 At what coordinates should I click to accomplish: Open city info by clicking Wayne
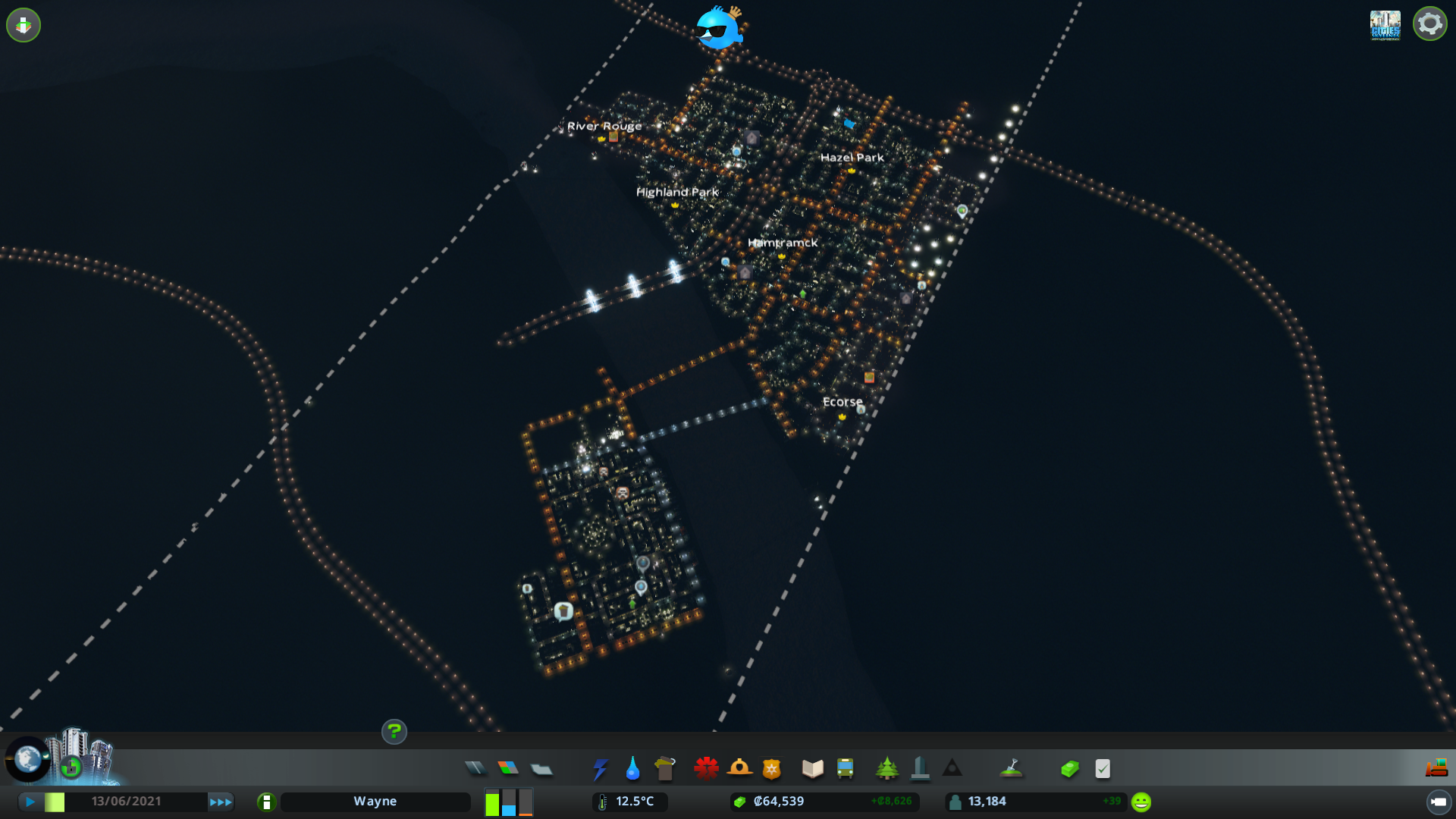click(375, 801)
